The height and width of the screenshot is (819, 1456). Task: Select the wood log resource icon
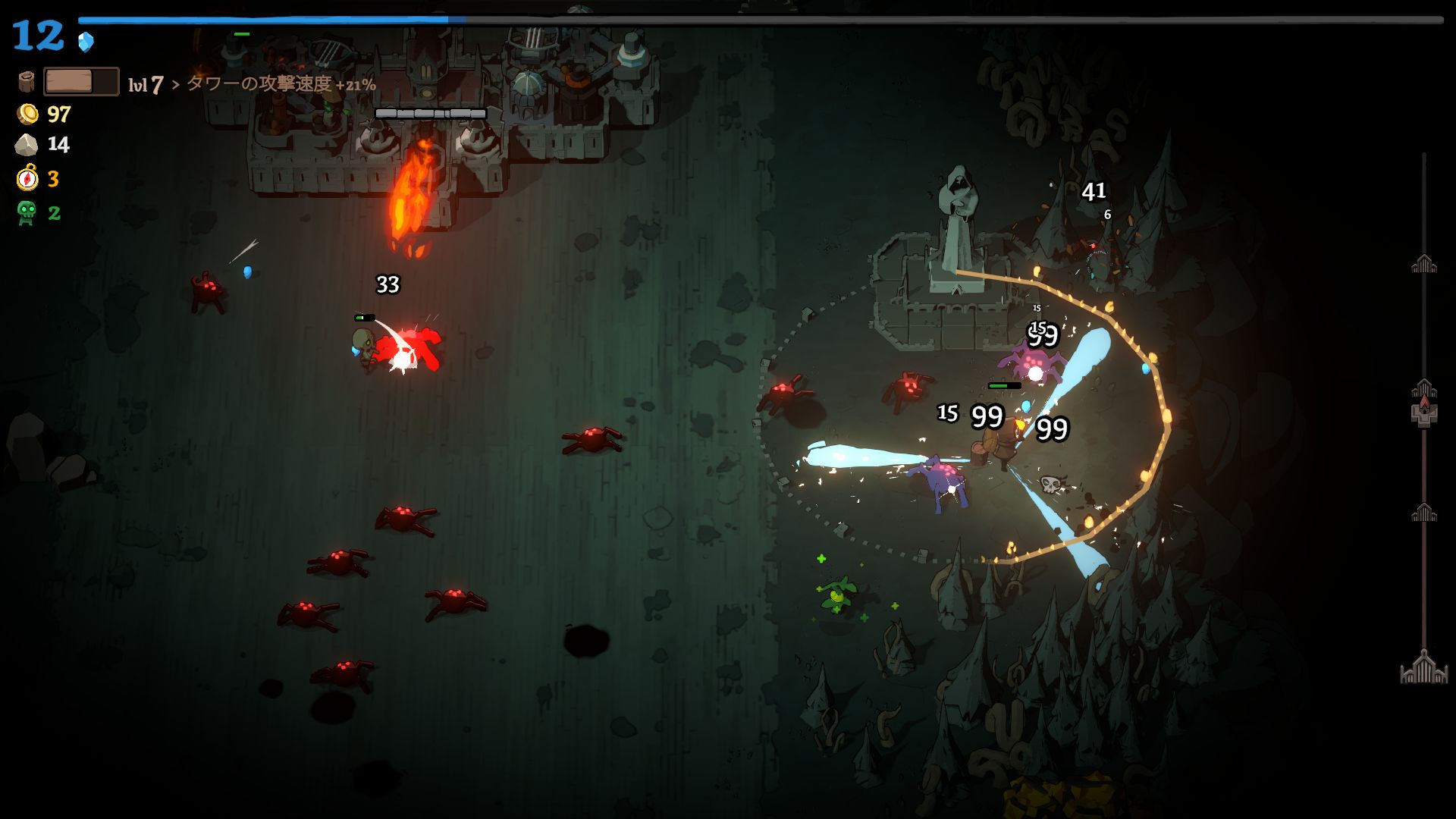click(x=27, y=82)
